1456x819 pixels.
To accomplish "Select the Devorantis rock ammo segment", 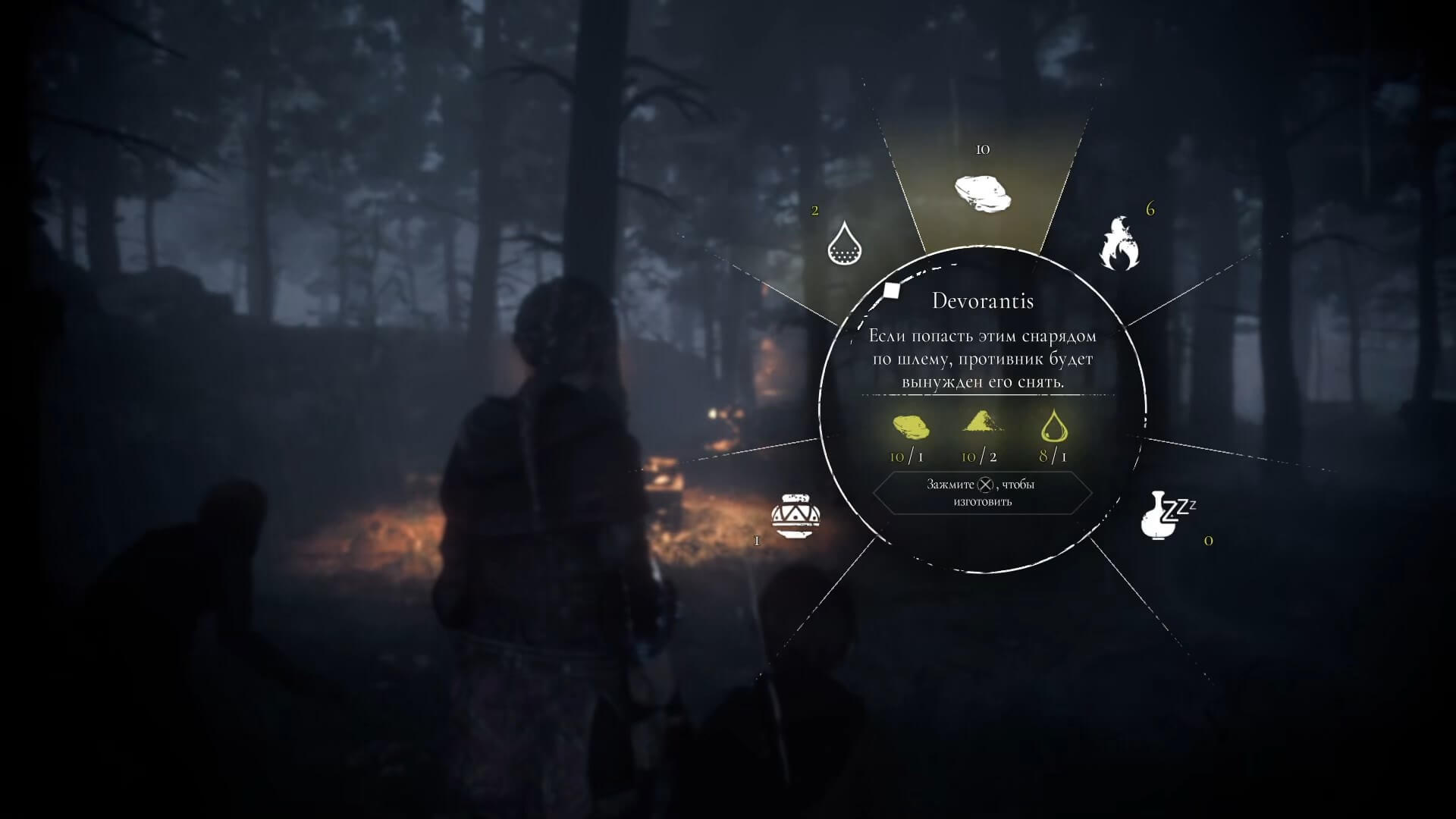I will (x=983, y=193).
